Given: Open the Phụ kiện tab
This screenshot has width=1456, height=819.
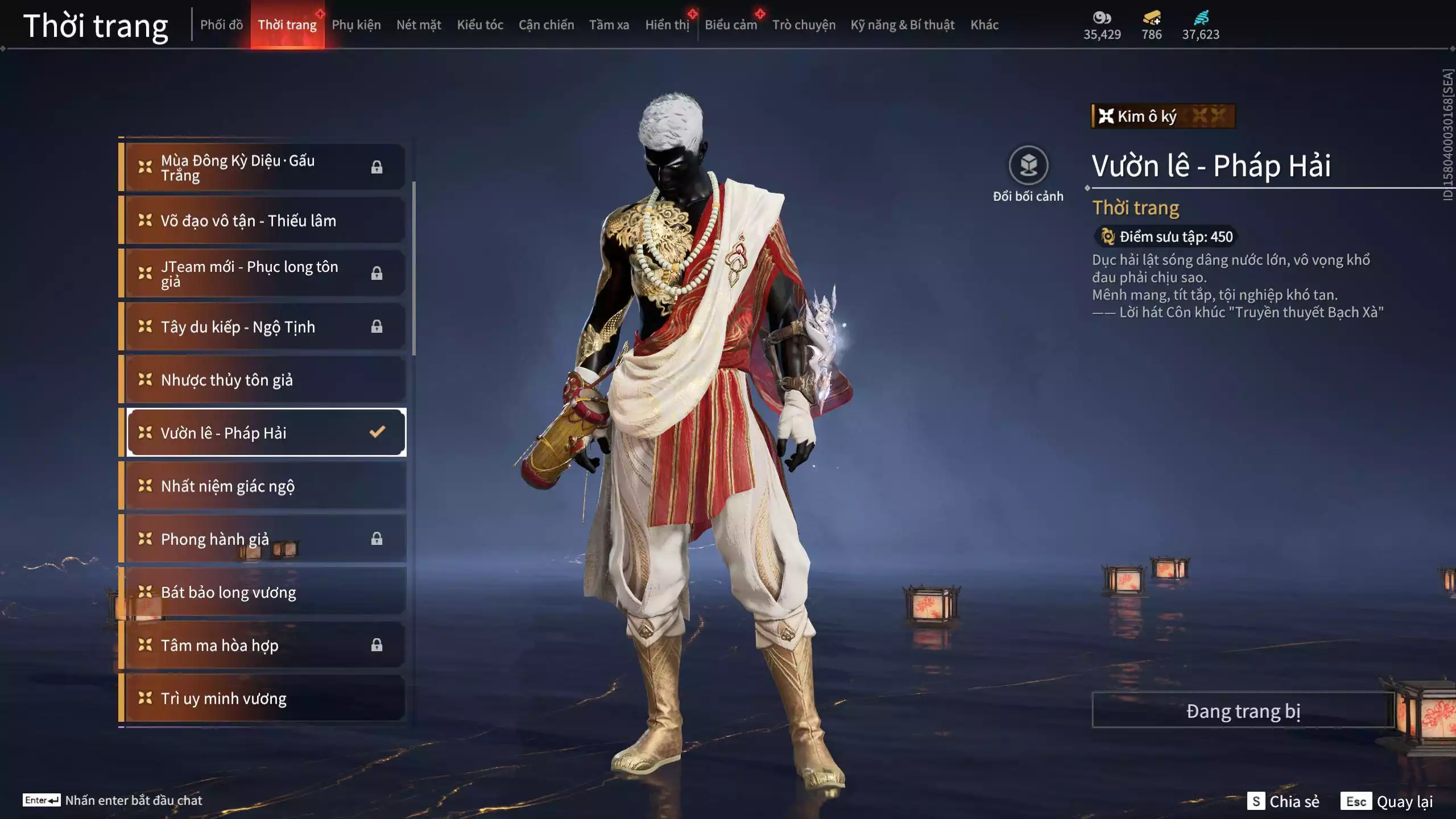Looking at the screenshot, I should click(356, 25).
